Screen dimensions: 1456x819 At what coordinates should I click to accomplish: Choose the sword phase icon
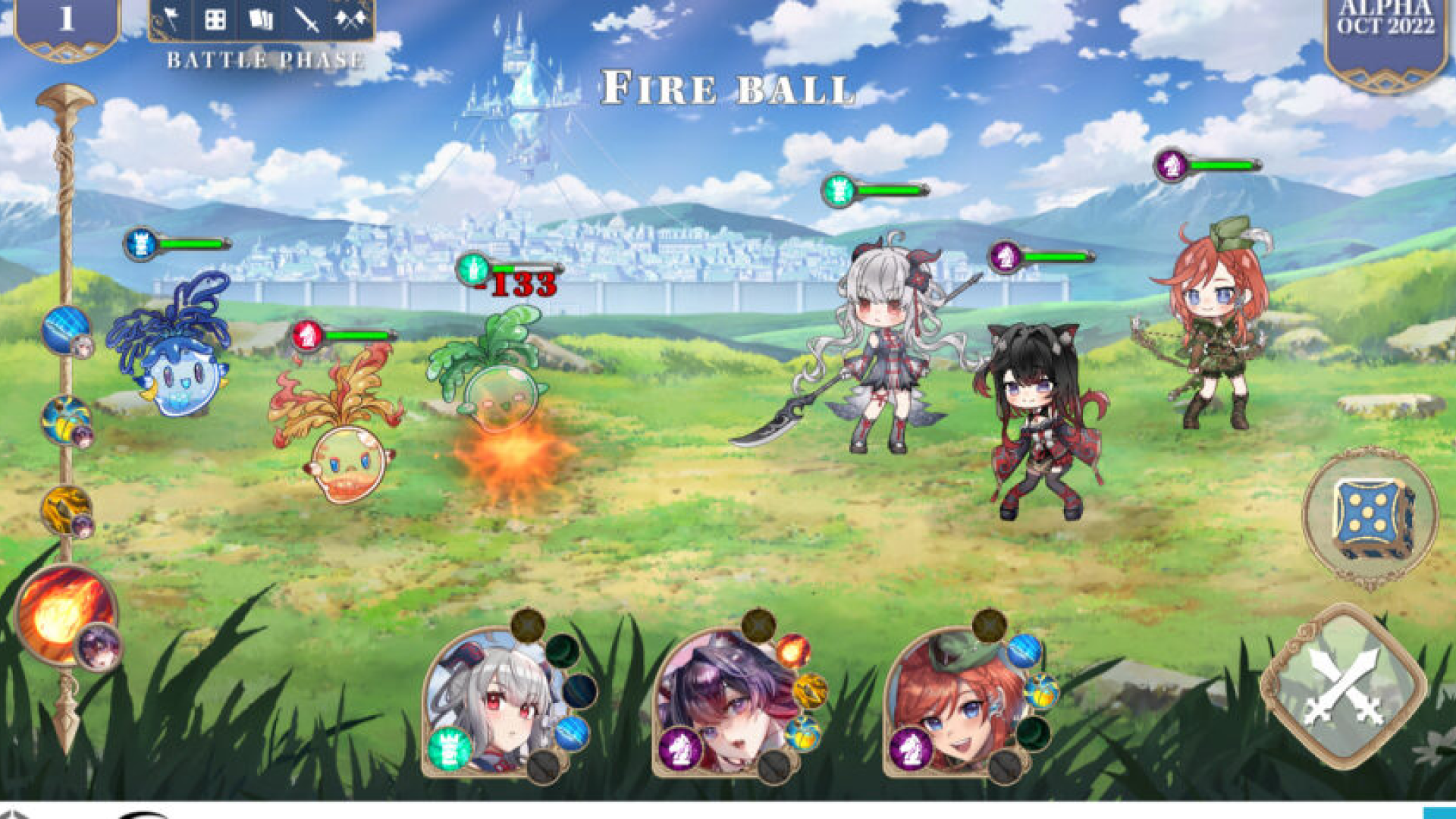coord(306,20)
